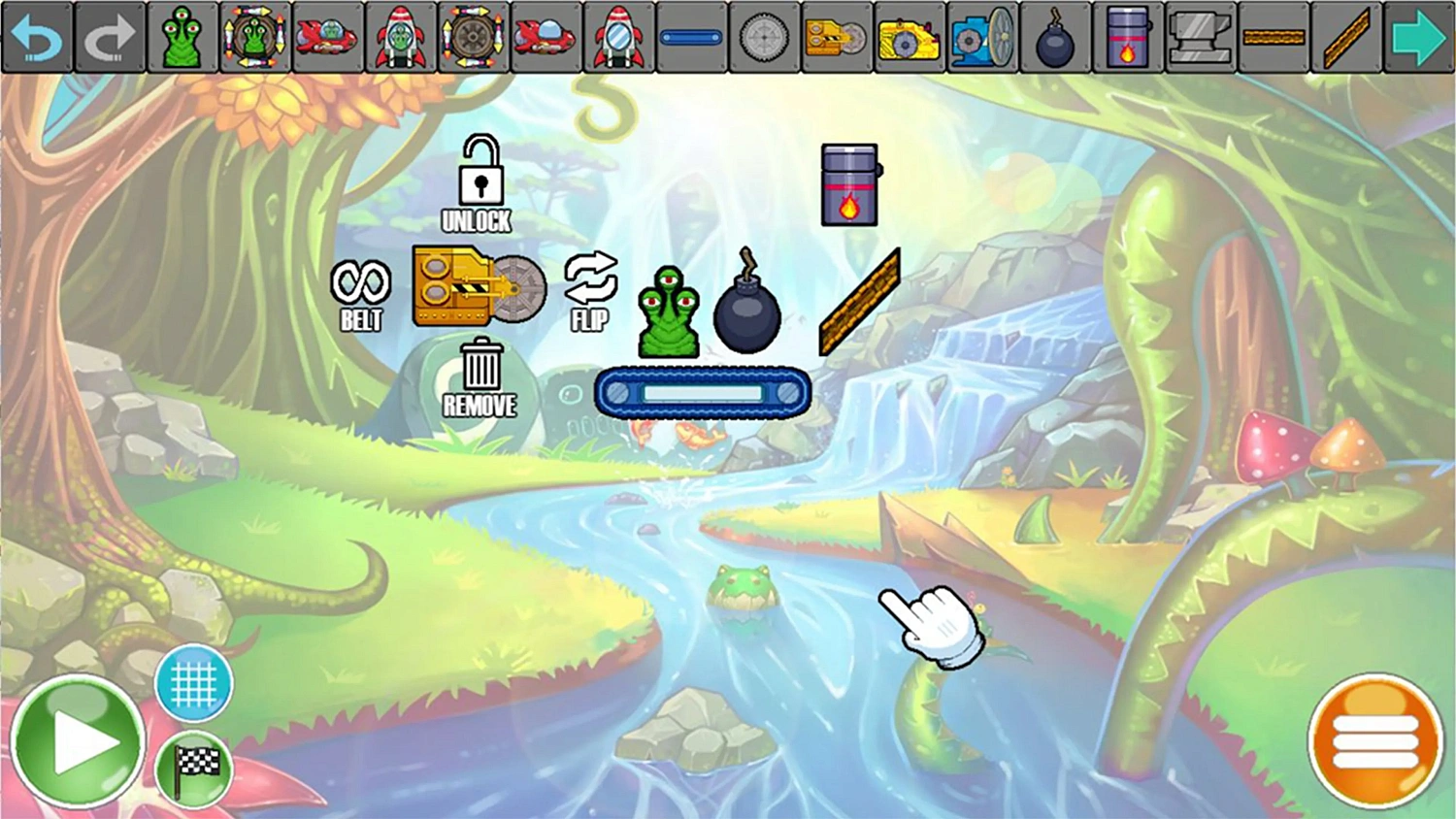Select the red spaceship with dome cockpit
This screenshot has height=819, width=1456.
[x=328, y=37]
